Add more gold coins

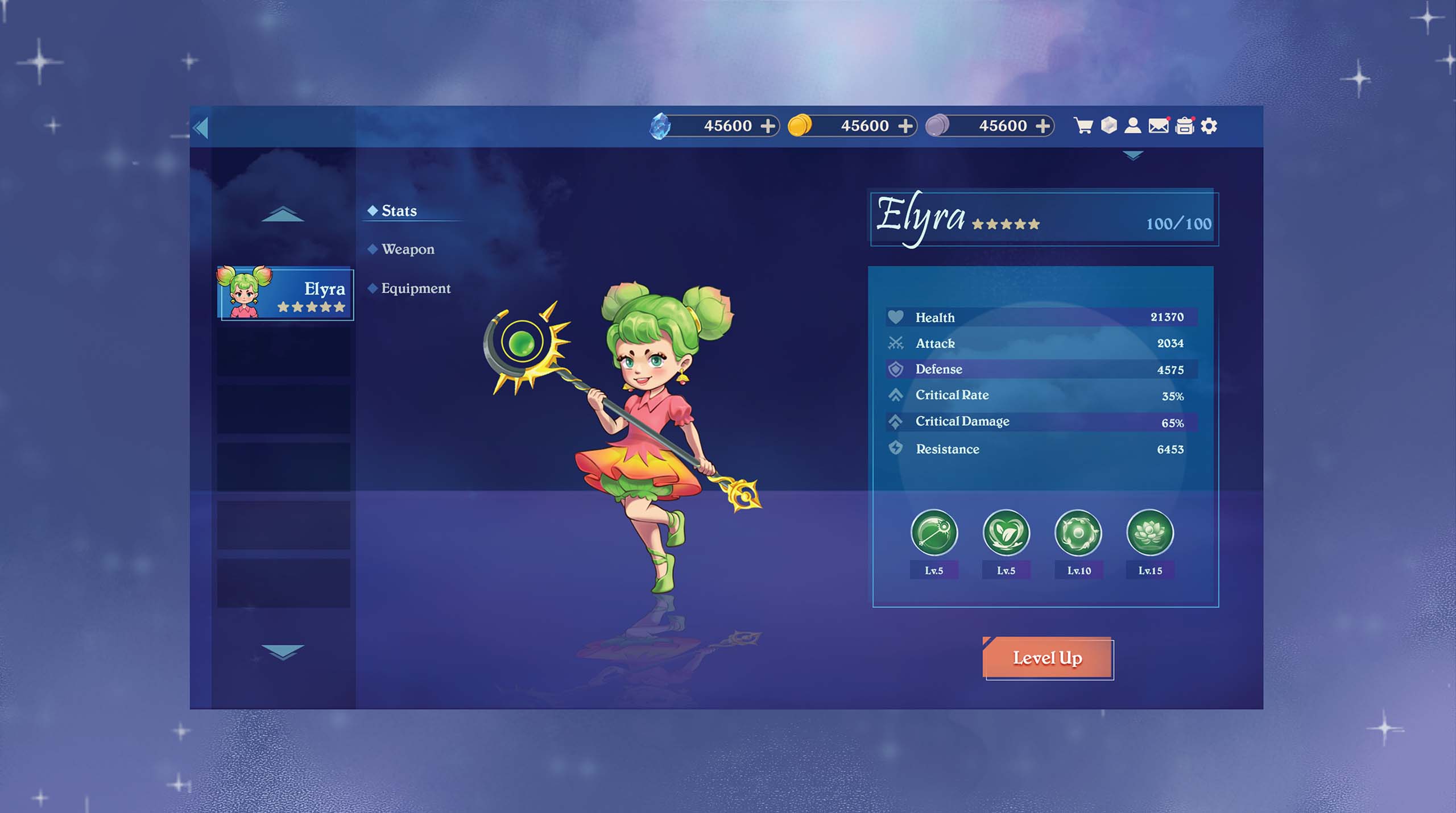point(905,126)
